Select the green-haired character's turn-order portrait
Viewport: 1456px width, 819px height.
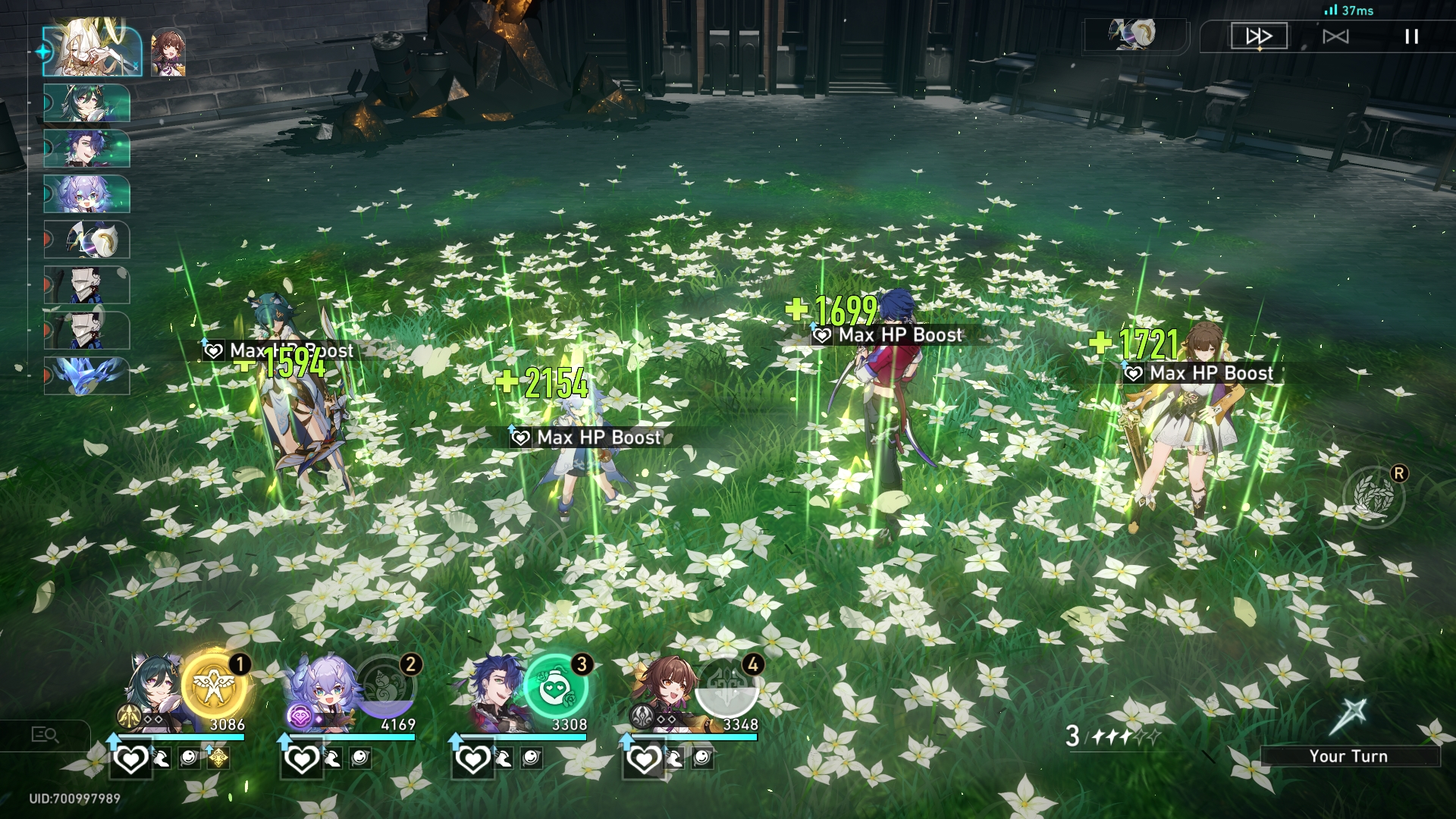(87, 103)
